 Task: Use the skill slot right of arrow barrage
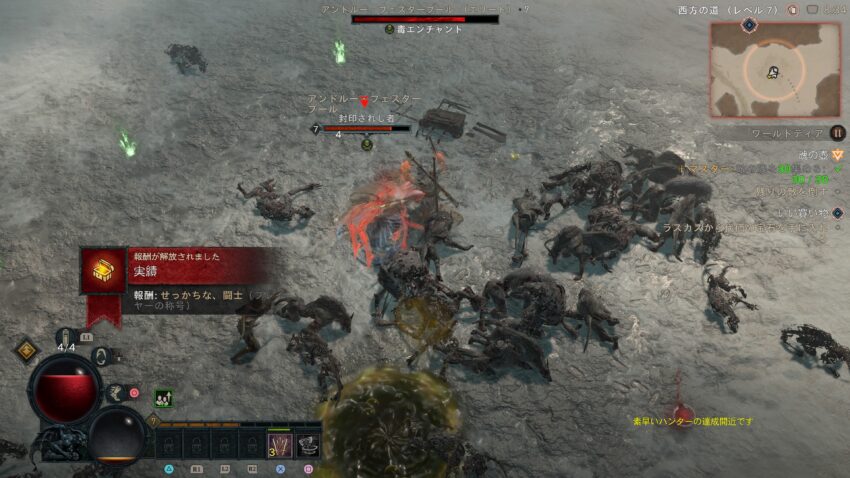coord(308,442)
